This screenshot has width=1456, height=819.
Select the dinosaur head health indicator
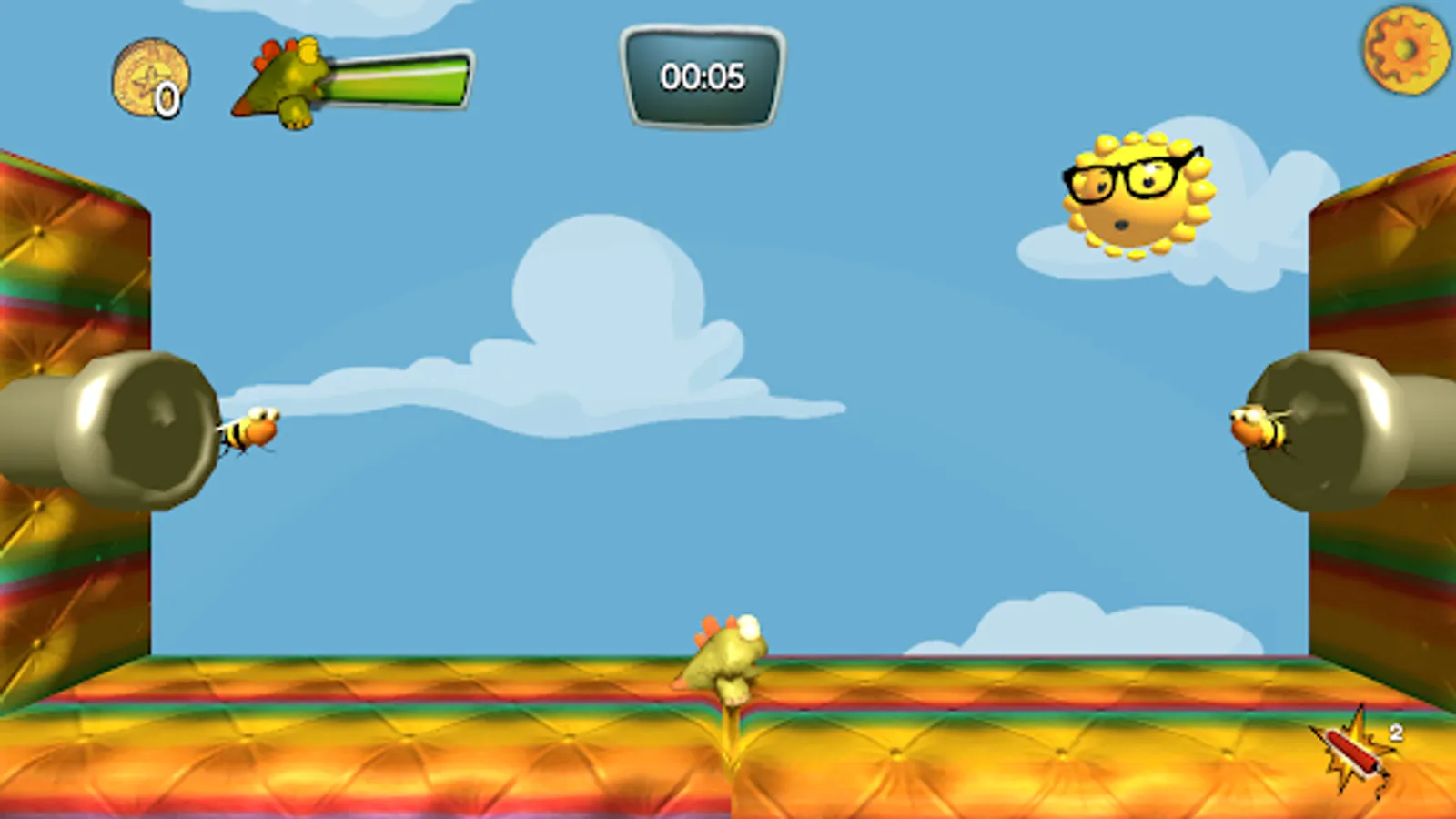(x=282, y=77)
